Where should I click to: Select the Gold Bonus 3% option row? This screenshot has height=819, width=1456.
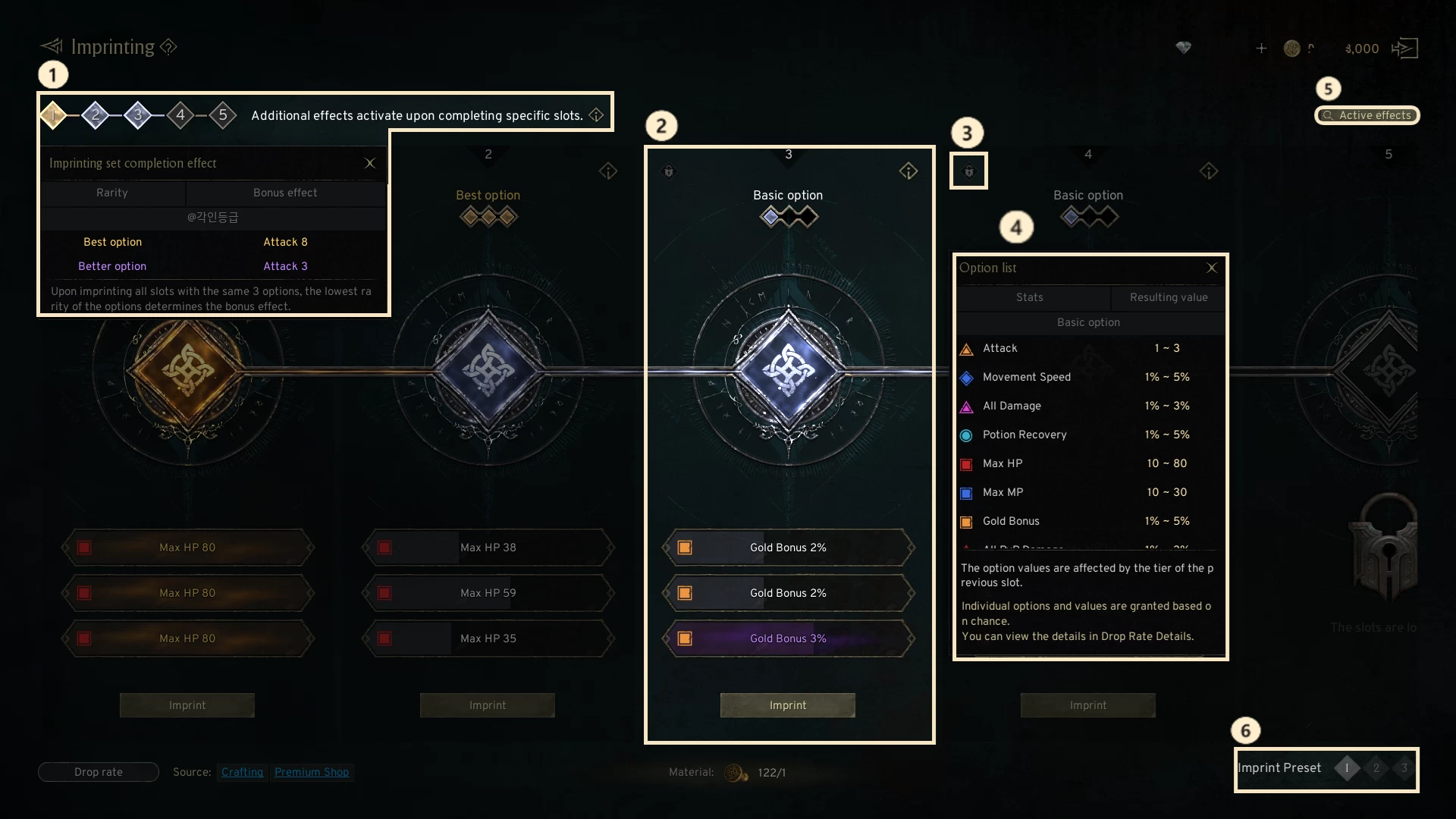788,639
